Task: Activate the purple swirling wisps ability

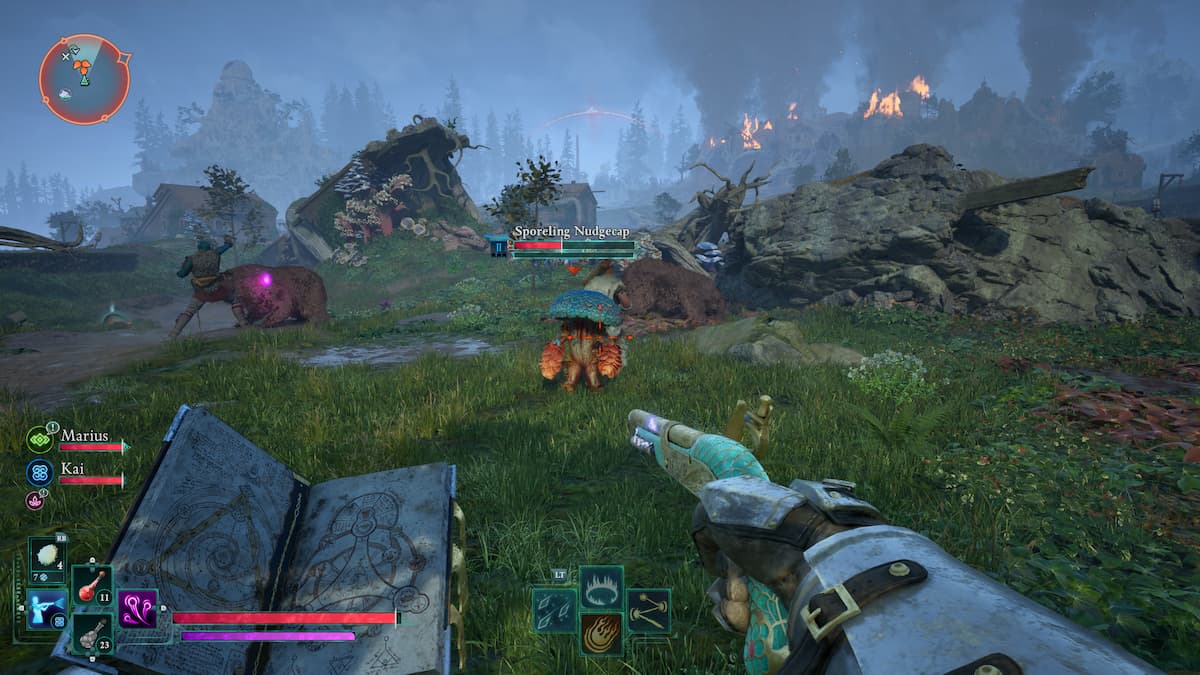Action: tap(138, 608)
